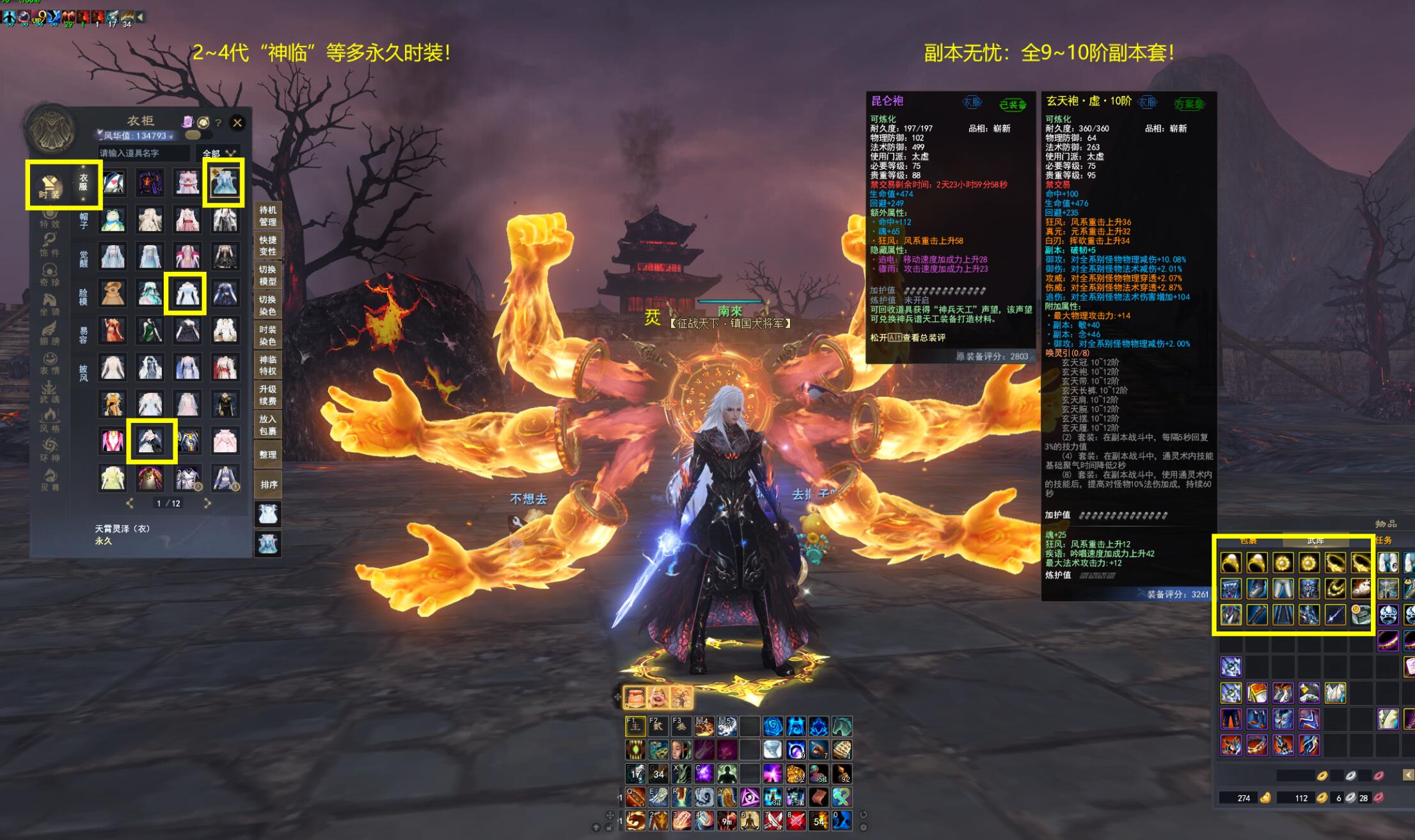The image size is (1415, 840).
Task: Sort the wardrobe with 排序
Action: tap(268, 484)
